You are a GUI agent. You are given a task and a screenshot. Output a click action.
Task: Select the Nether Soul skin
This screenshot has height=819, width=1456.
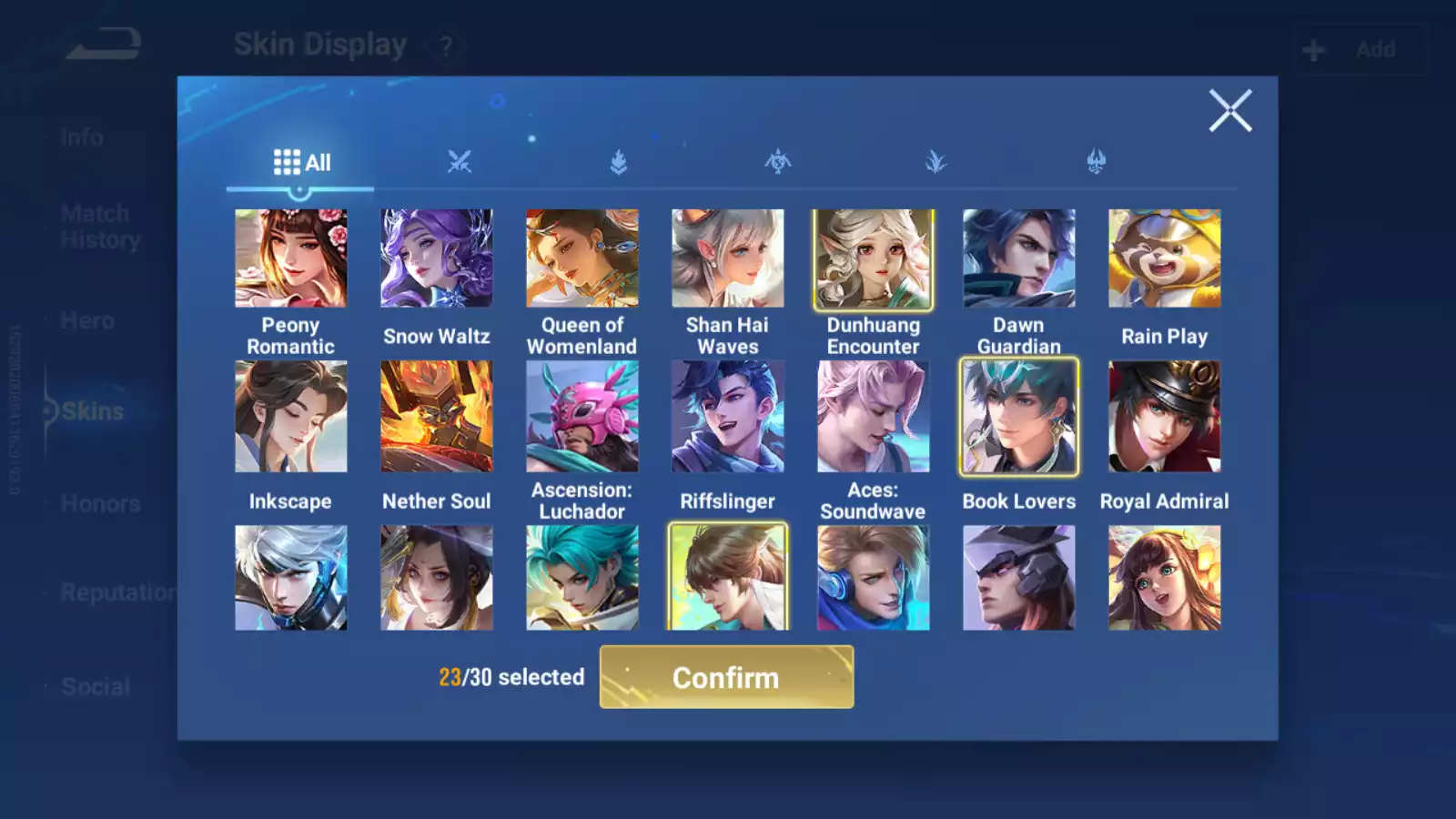coord(436,417)
